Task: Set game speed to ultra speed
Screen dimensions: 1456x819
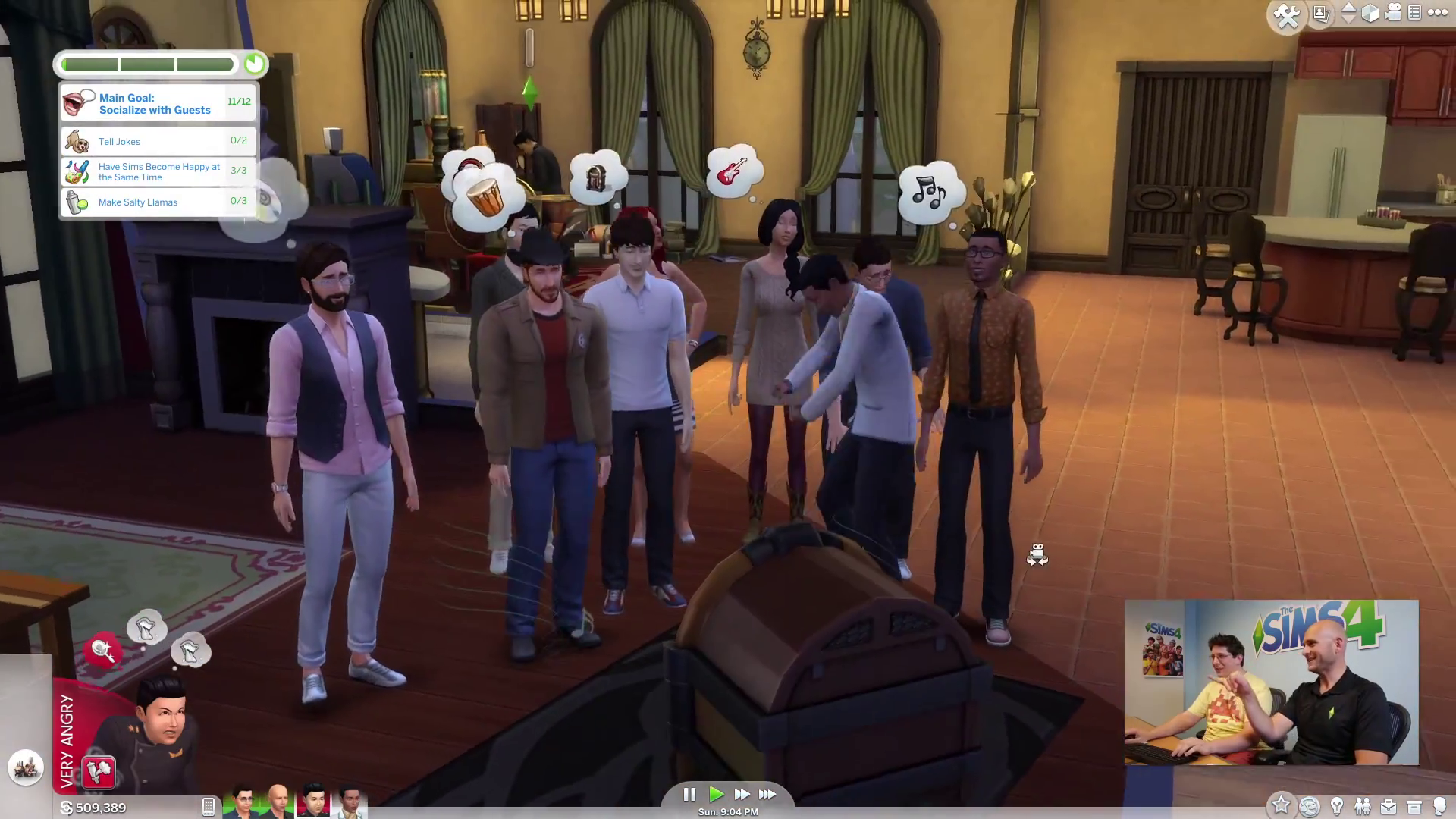Action: (767, 794)
